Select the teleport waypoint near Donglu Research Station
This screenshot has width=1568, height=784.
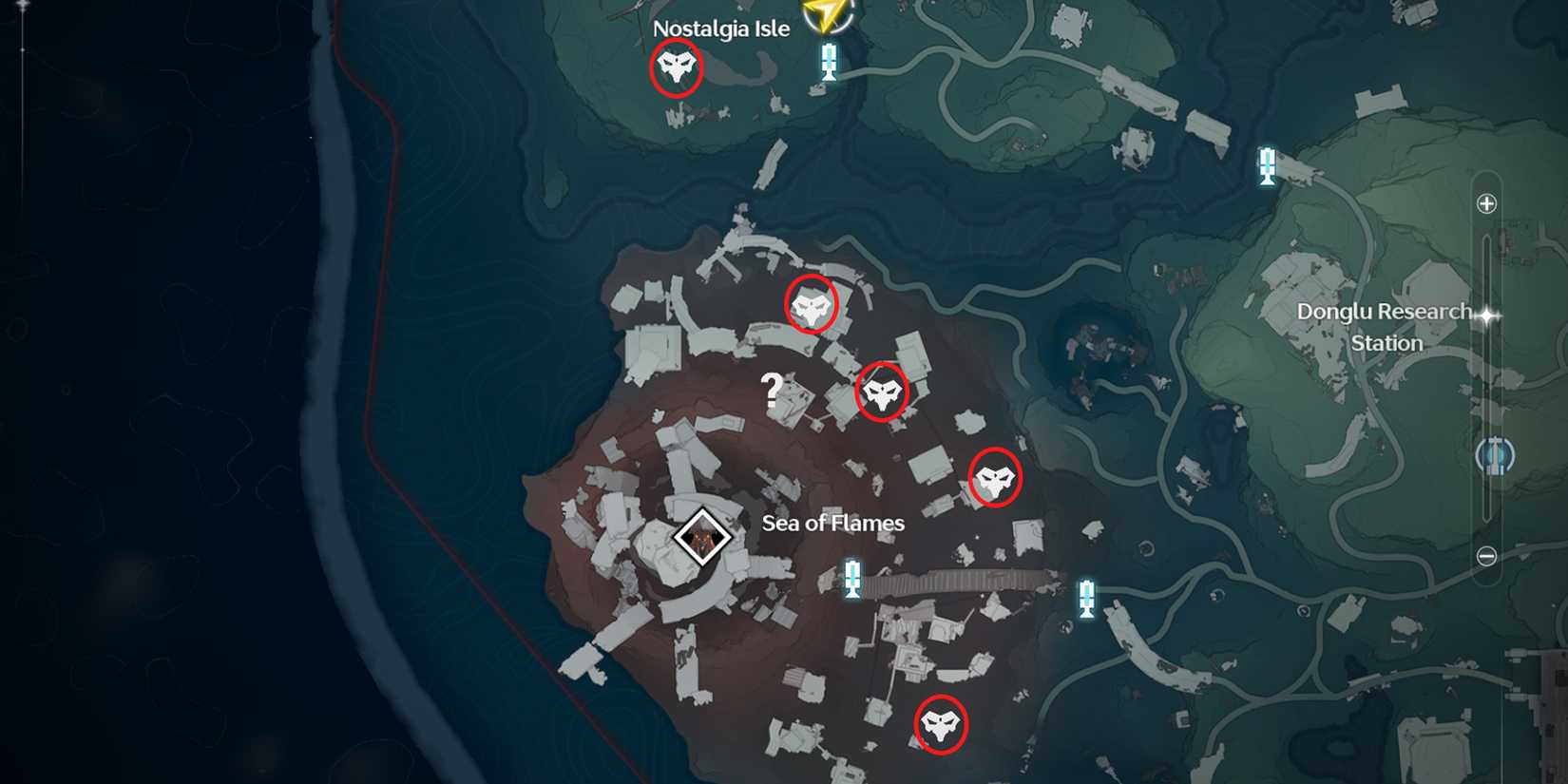(x=1265, y=167)
